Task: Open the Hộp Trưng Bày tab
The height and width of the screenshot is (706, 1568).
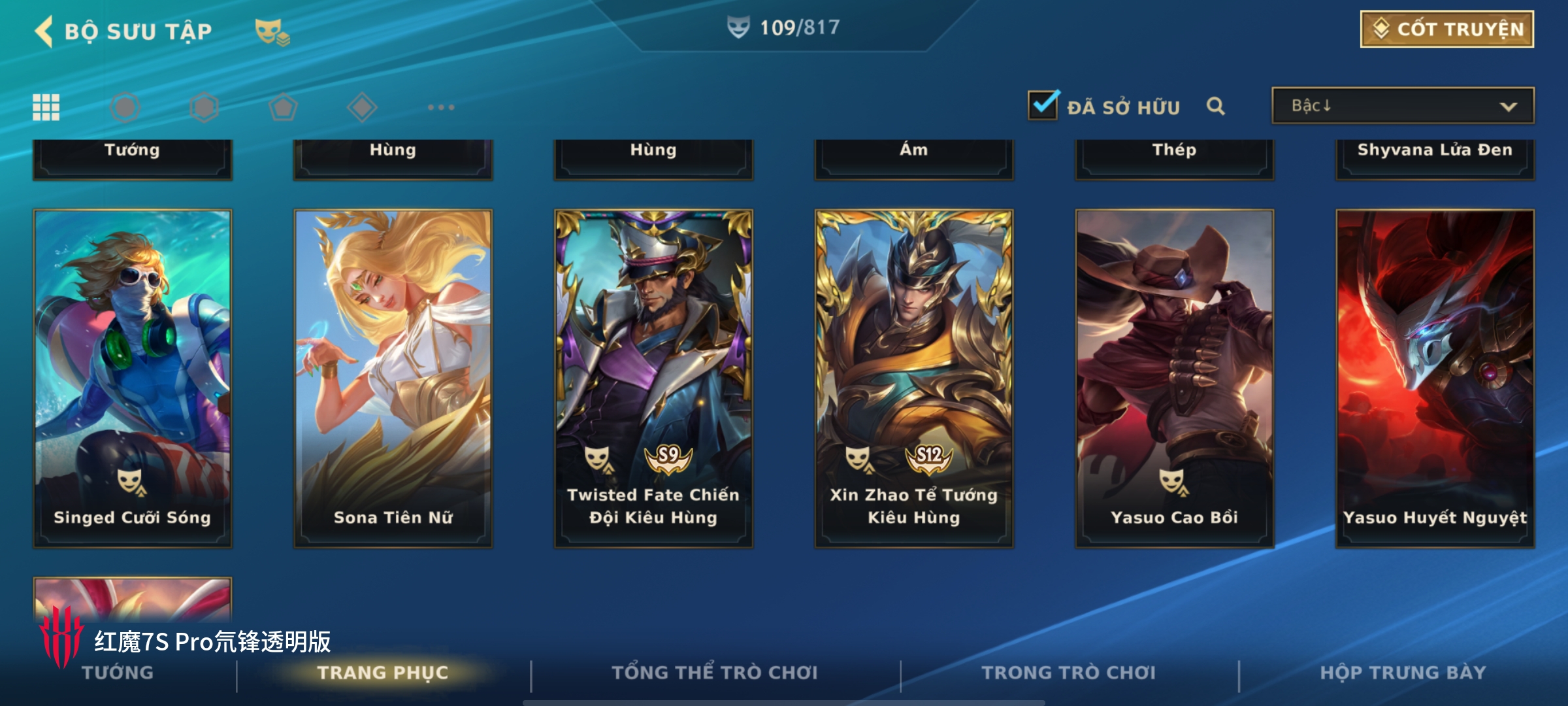Action: tap(1403, 673)
